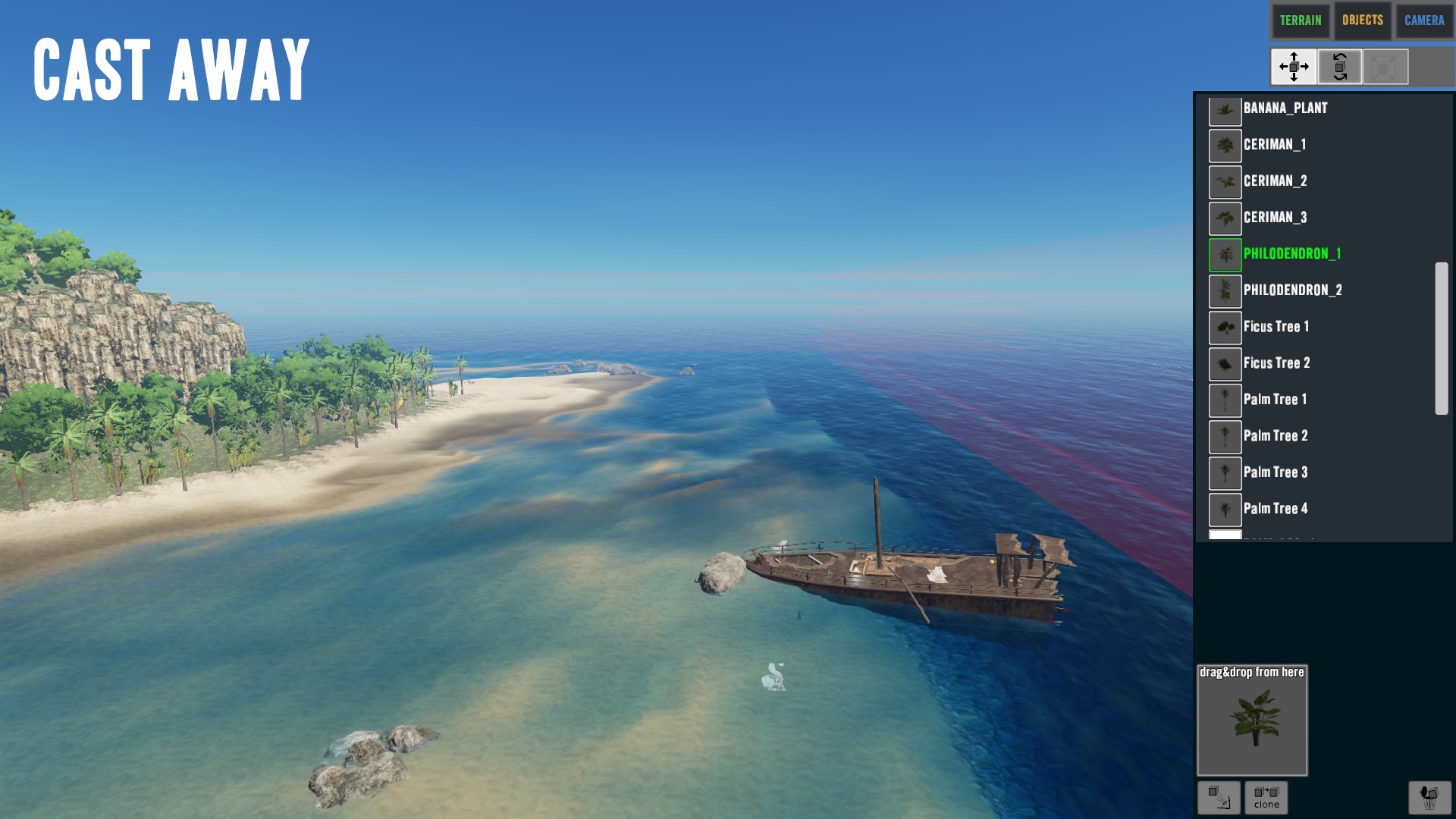Click the highlighted PHILODENDRON_1 entry

click(x=1291, y=254)
